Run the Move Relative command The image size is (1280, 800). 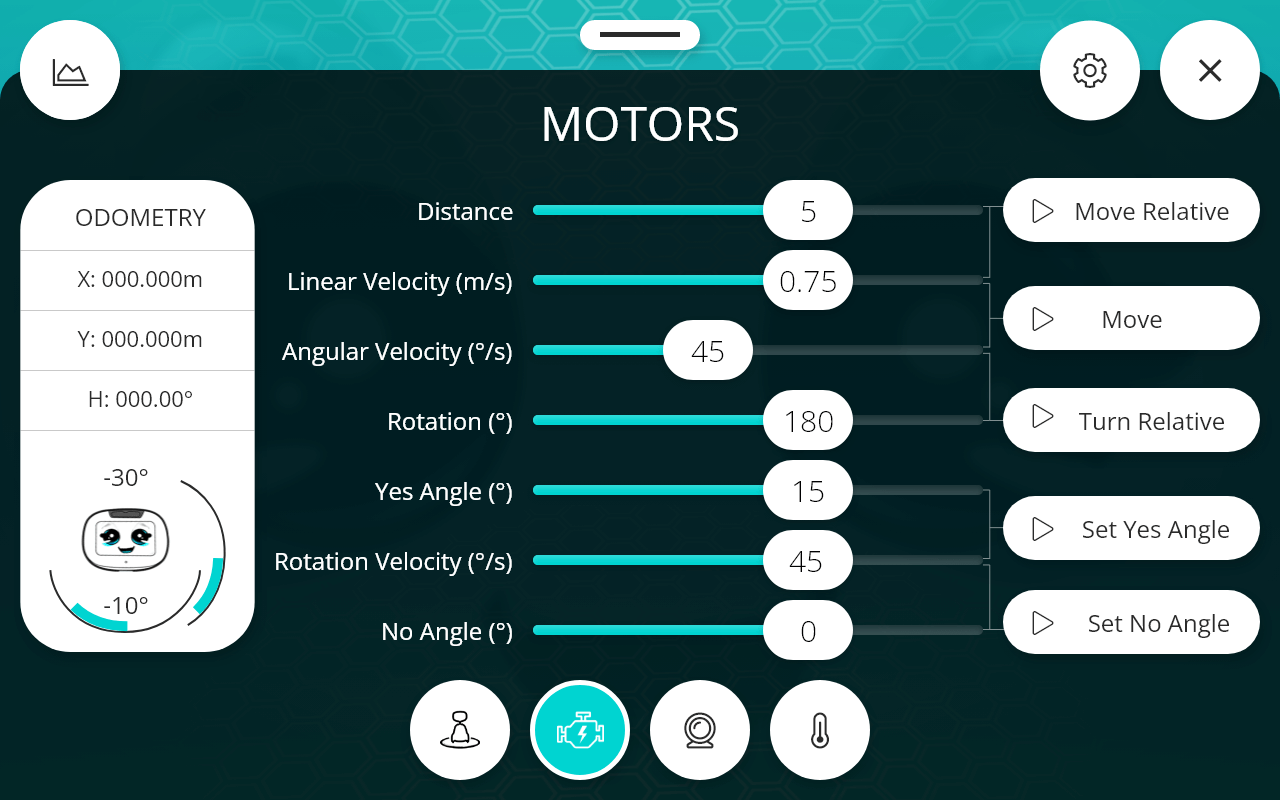tap(1130, 211)
